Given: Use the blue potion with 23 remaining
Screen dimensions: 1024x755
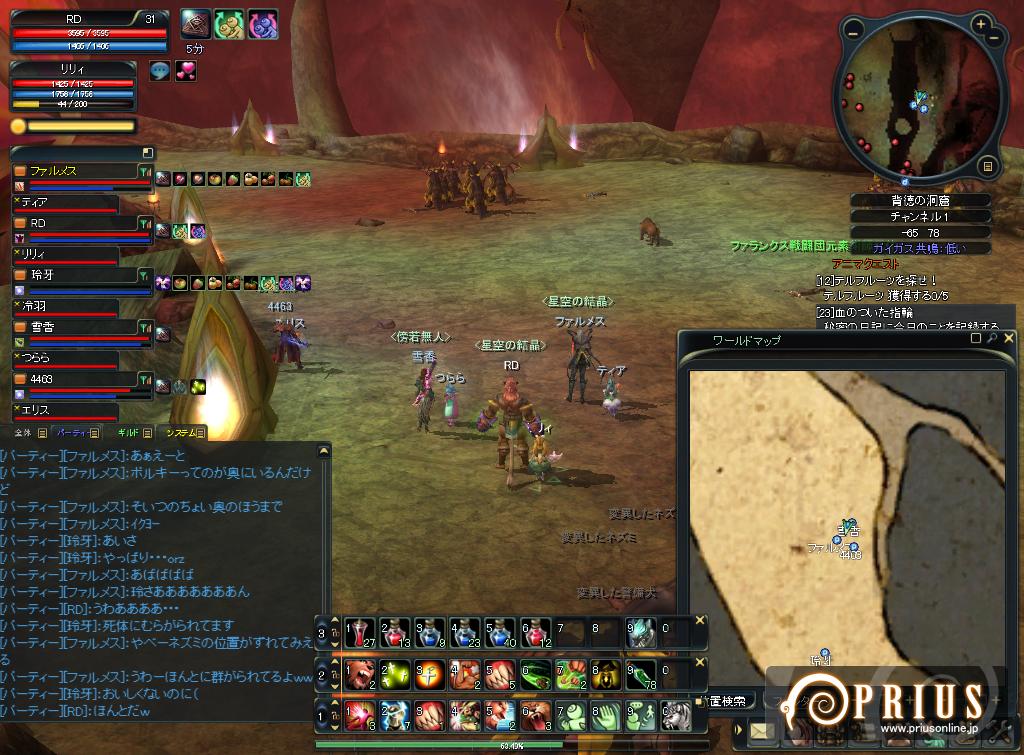Looking at the screenshot, I should (x=462, y=632).
